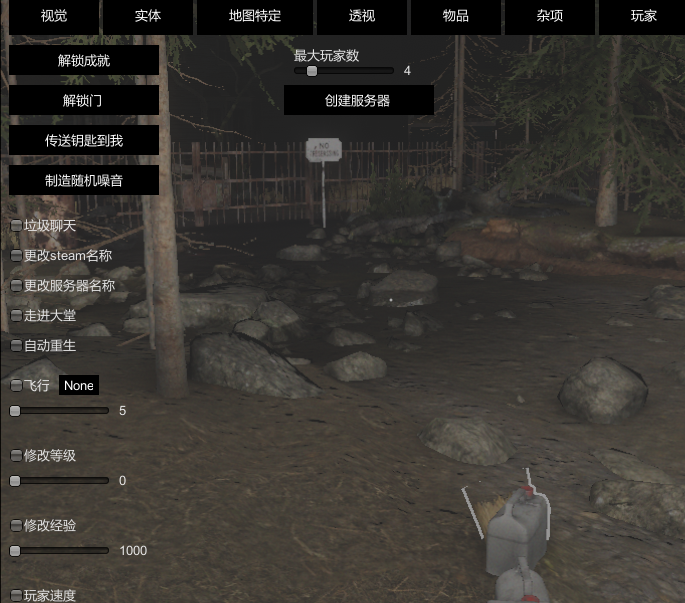Adjust the 最大玩家数 slider
Image resolution: width=685 pixels, height=603 pixels.
click(312, 71)
